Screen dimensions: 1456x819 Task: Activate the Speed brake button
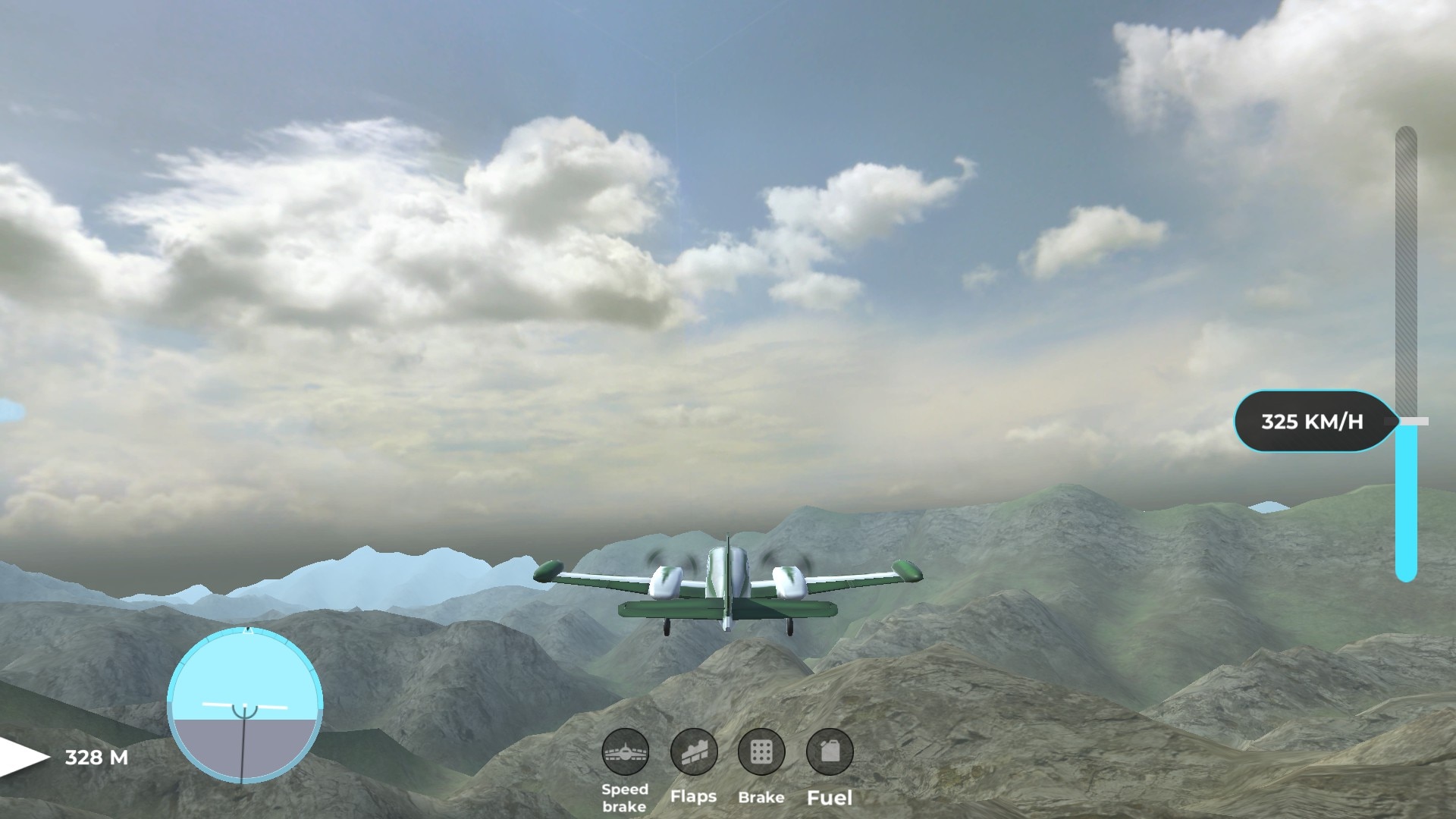pos(625,752)
